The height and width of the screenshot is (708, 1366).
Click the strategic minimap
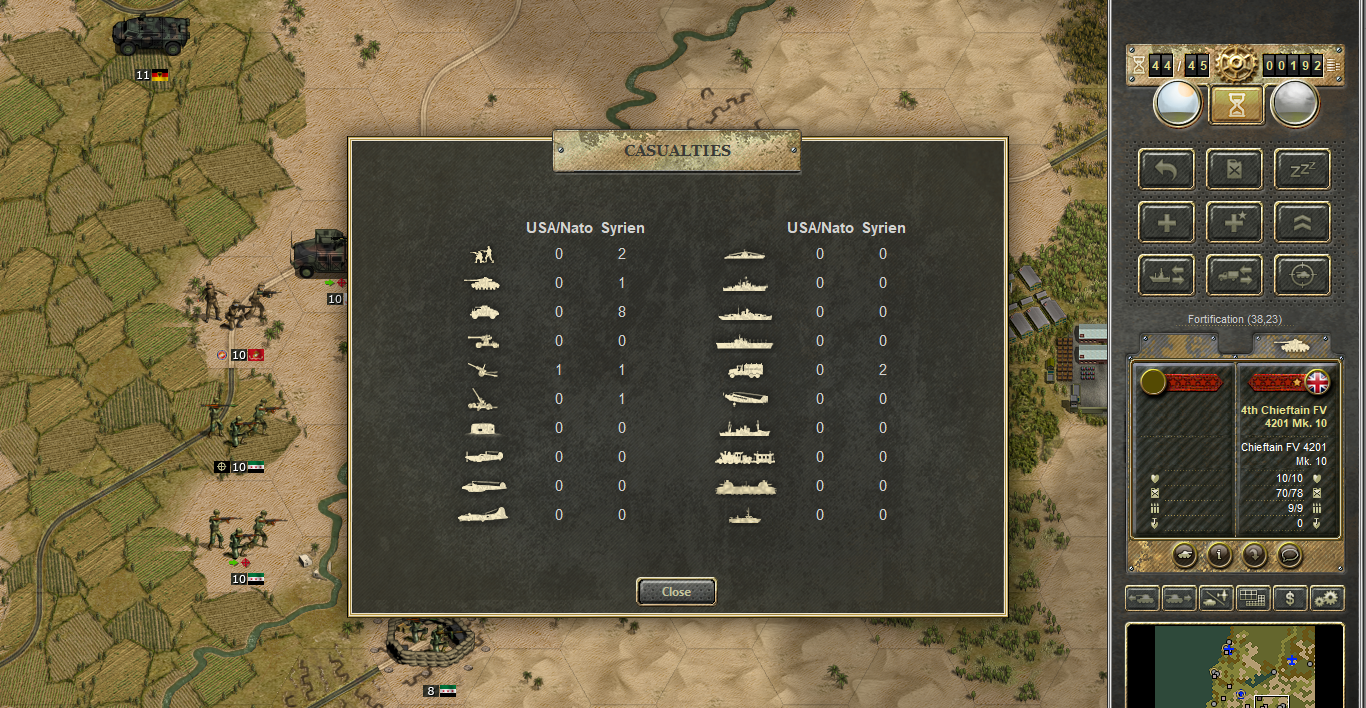point(1235,666)
